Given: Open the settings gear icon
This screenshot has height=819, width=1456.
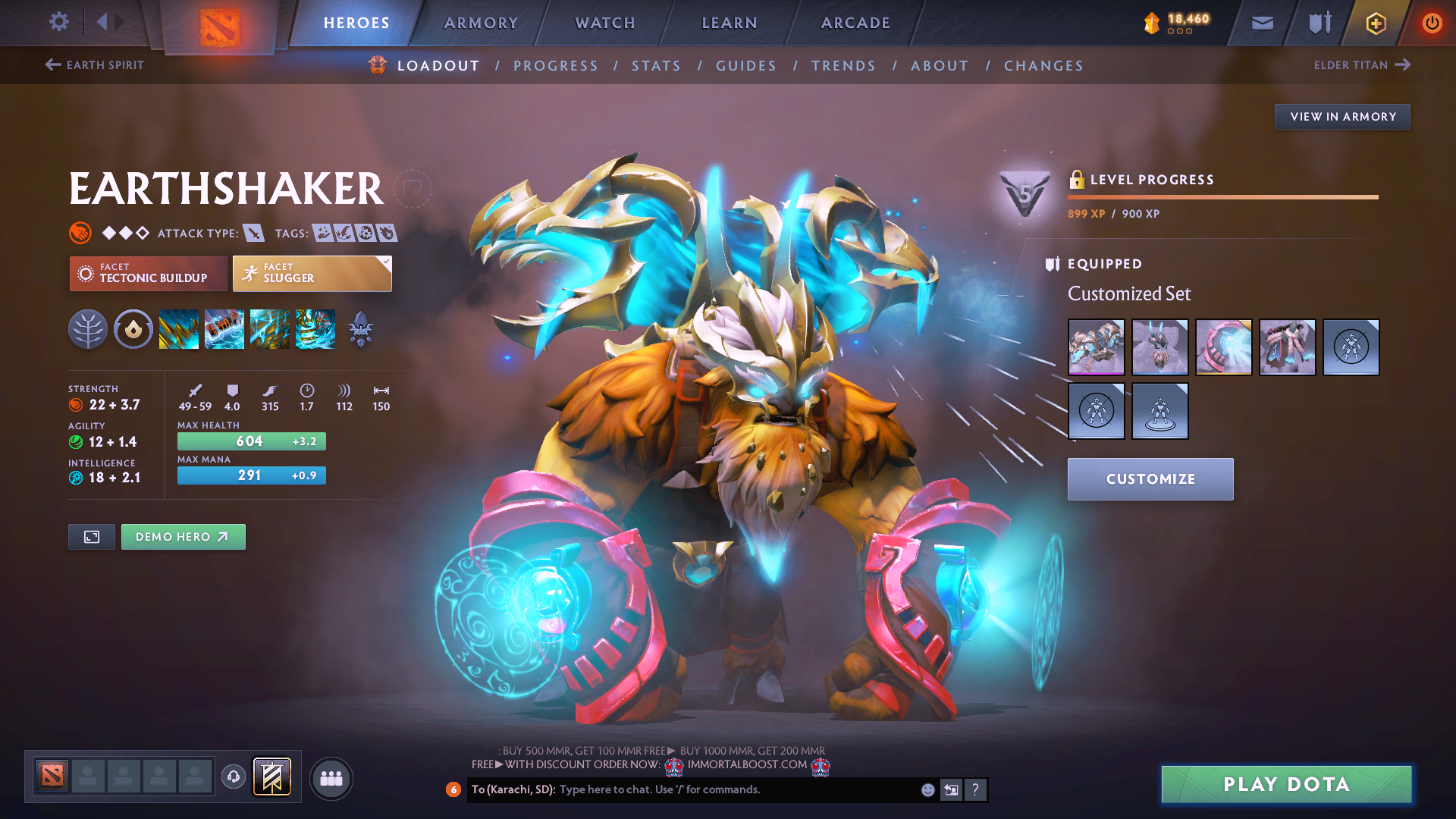Looking at the screenshot, I should 58,22.
